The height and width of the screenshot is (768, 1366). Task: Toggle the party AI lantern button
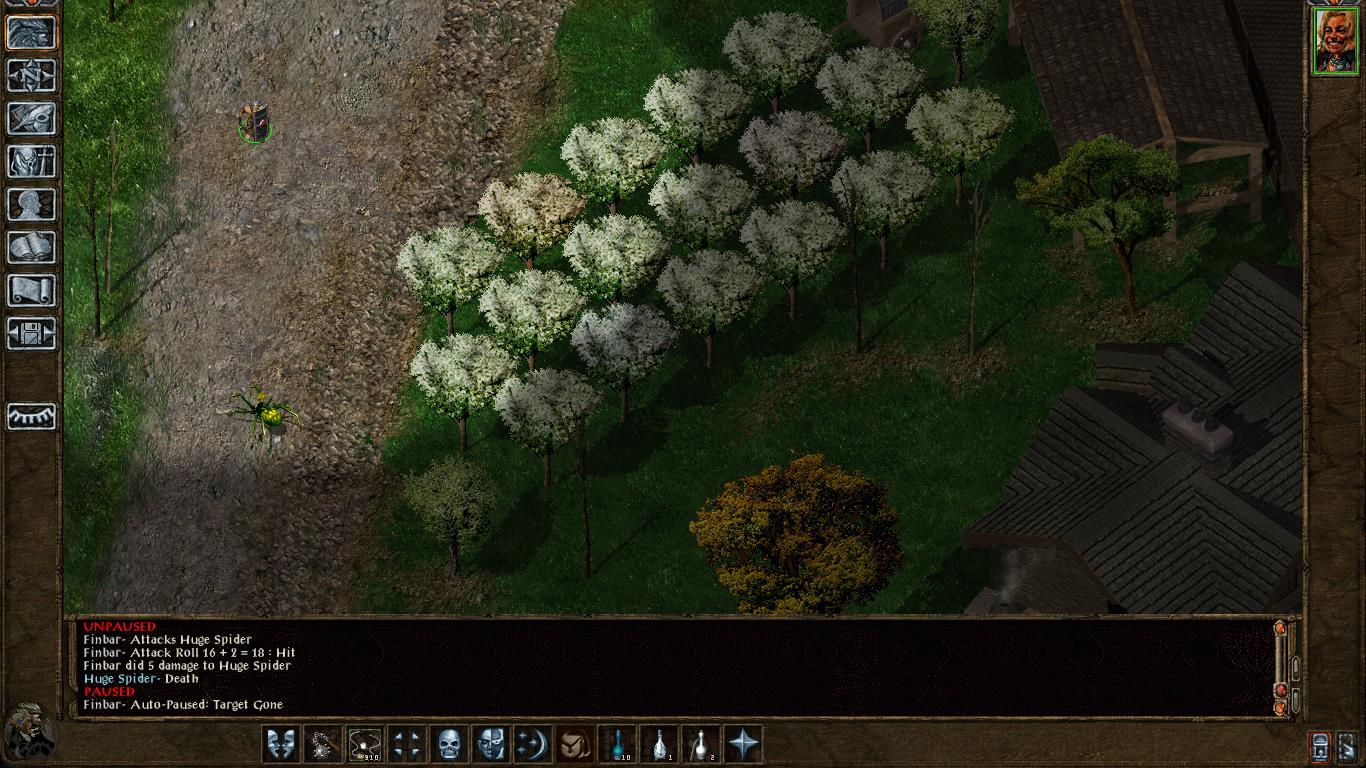point(1319,746)
